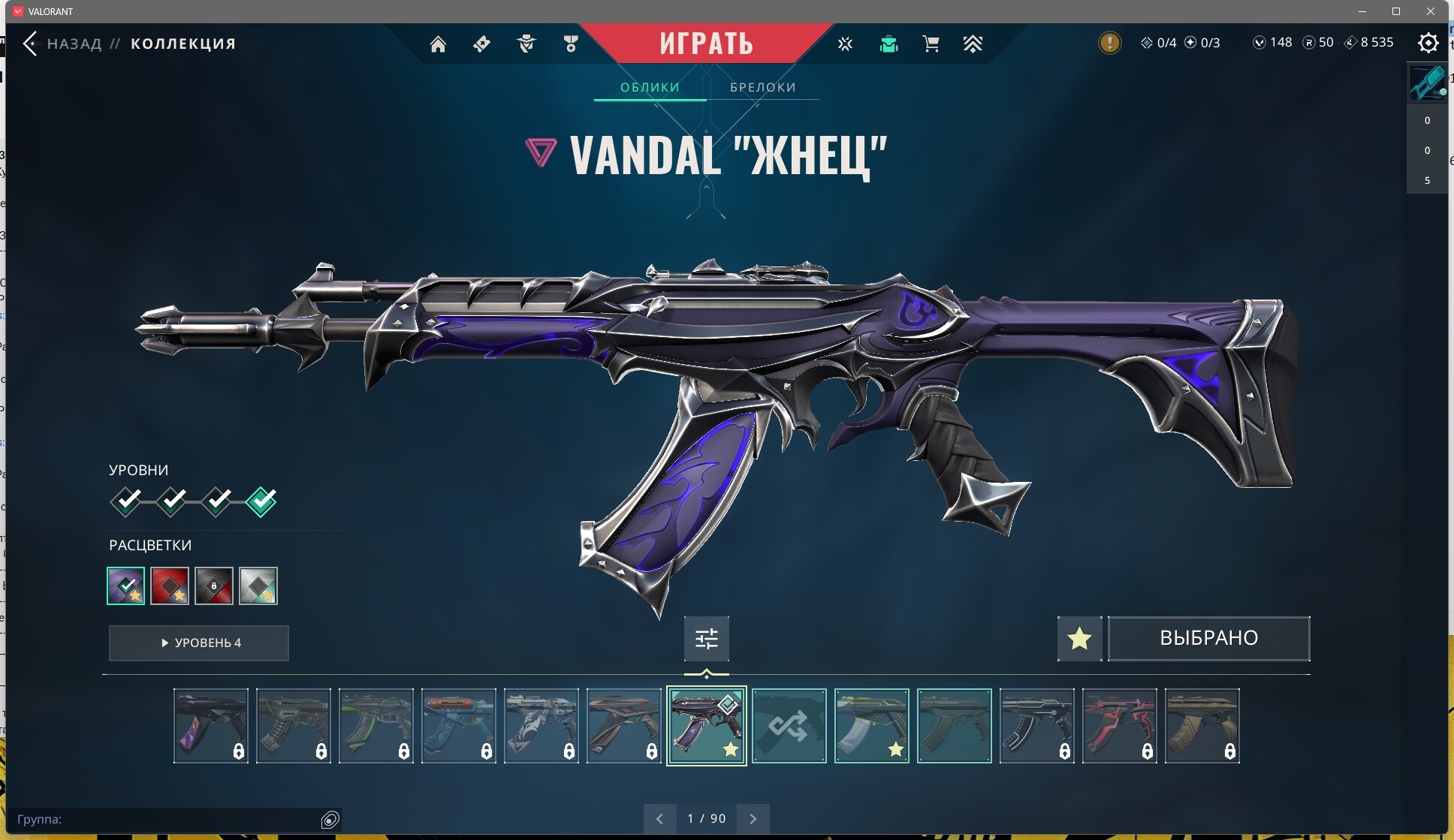
Task: Click the ВЫБРАНО equip button
Action: (x=1208, y=638)
